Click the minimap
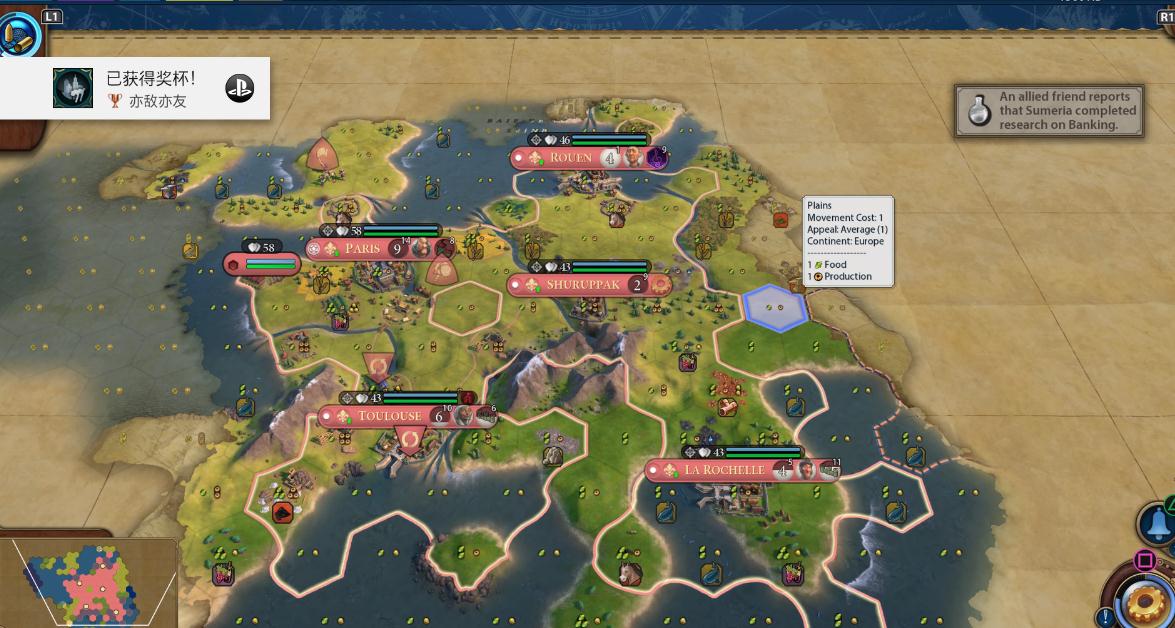This screenshot has height=628, width=1175. [88, 584]
